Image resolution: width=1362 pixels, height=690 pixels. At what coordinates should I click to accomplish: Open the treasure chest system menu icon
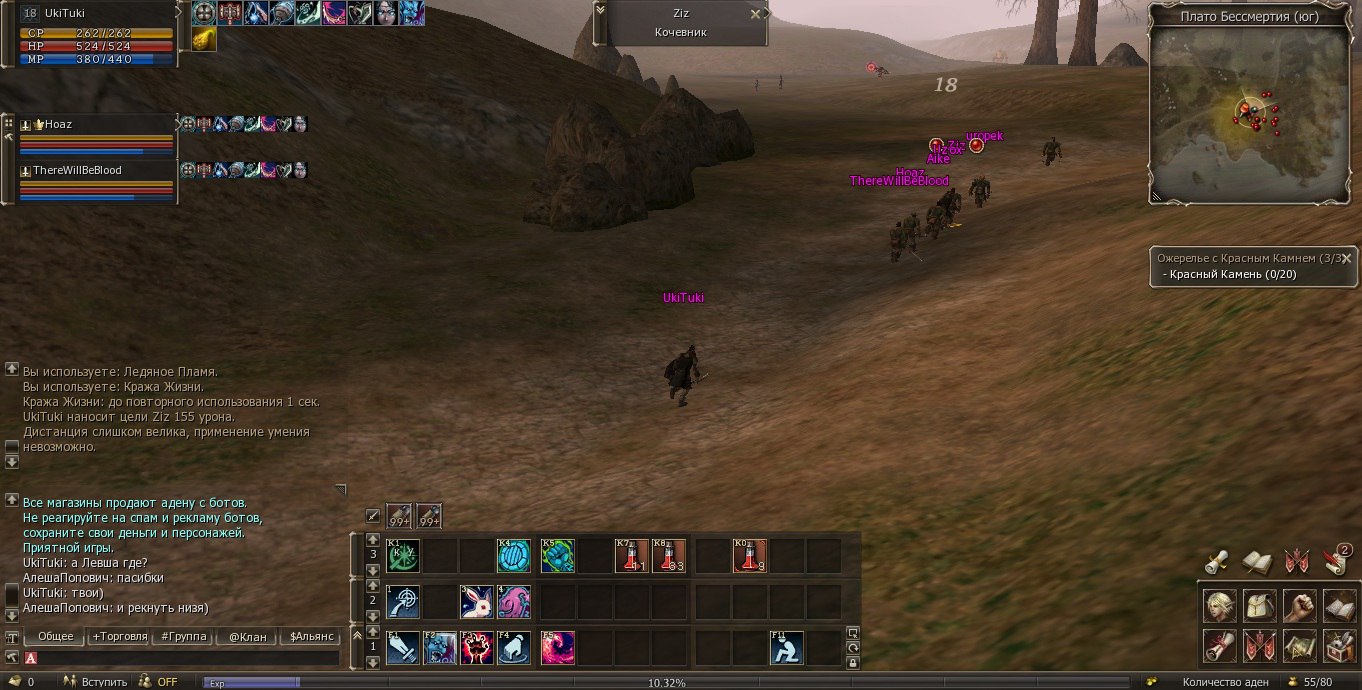[1340, 646]
